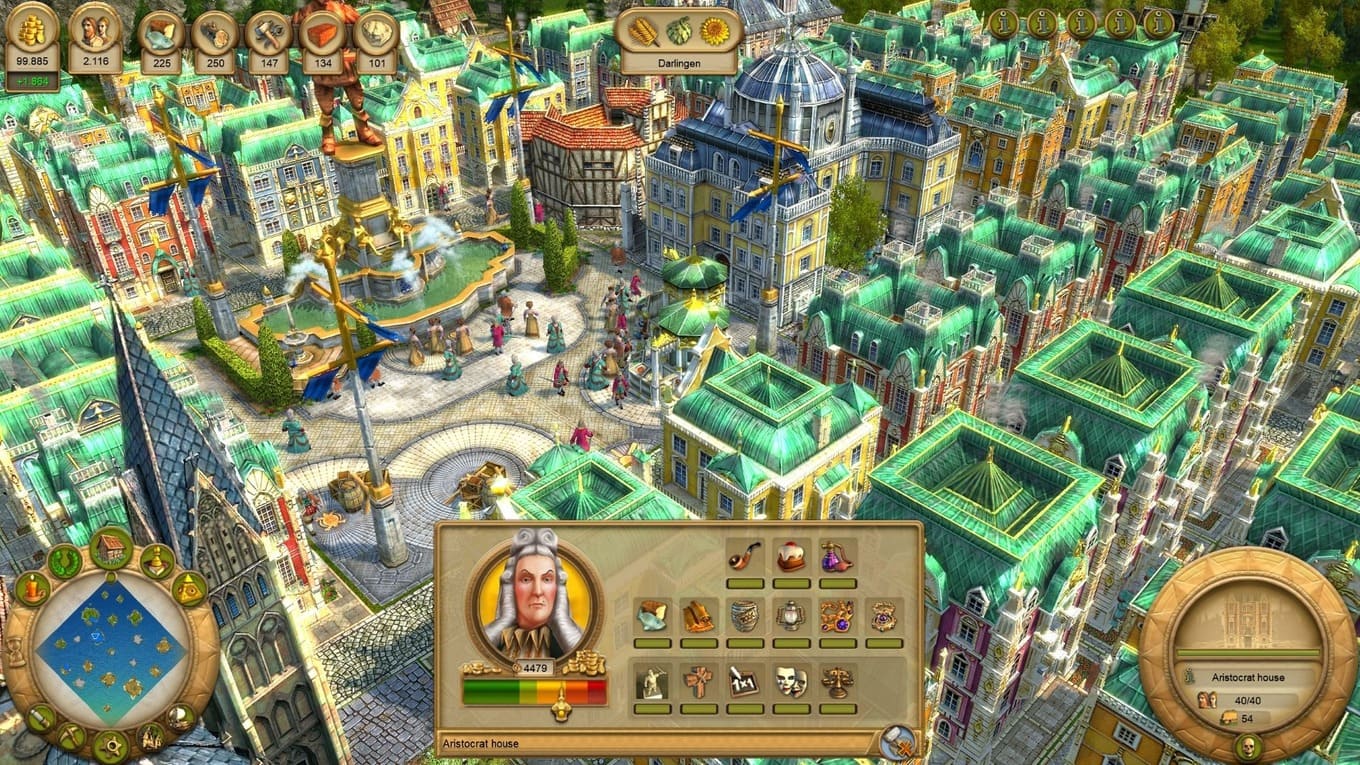Select the golden scales need icon
This screenshot has height=765, width=1360.
(x=837, y=682)
